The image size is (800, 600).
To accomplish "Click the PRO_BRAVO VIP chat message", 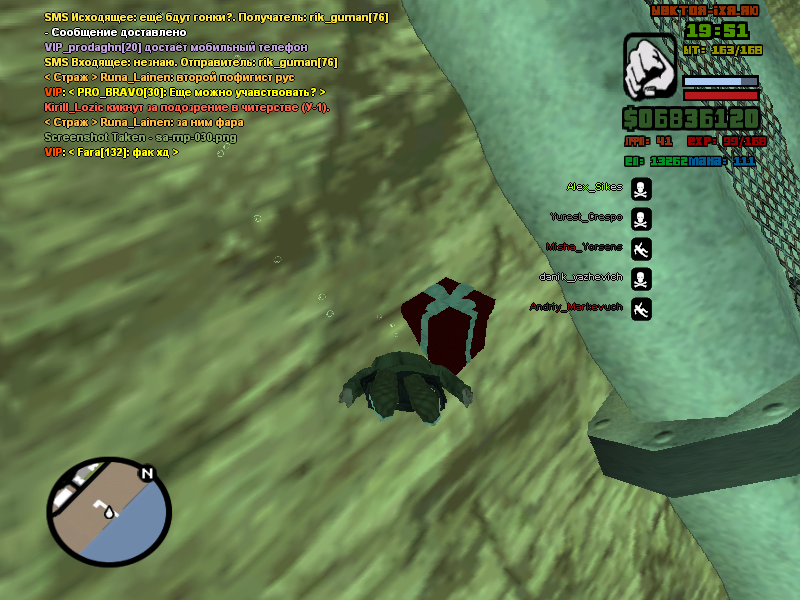I will pos(185,92).
